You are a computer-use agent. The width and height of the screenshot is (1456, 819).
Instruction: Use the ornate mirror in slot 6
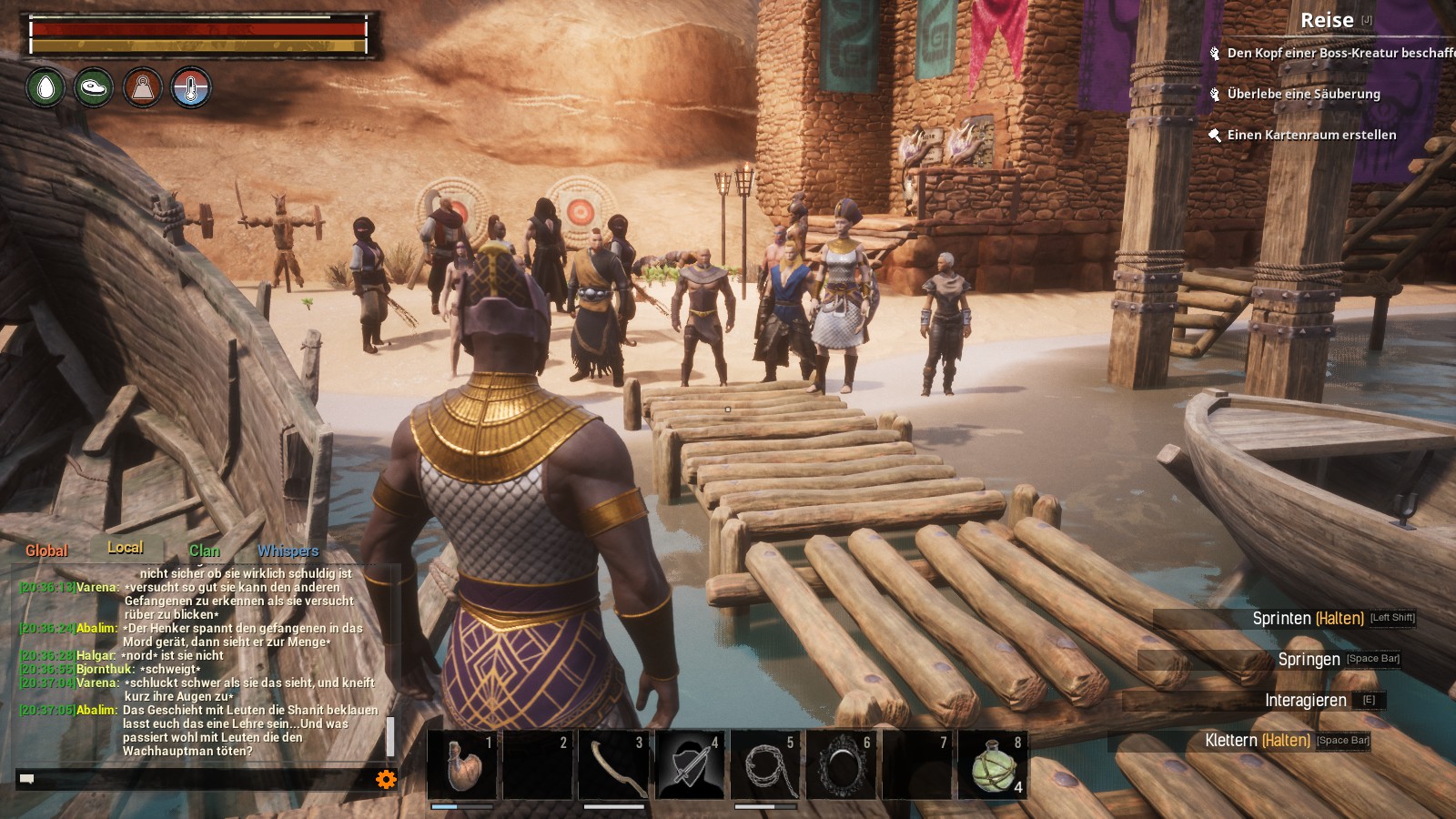842,764
